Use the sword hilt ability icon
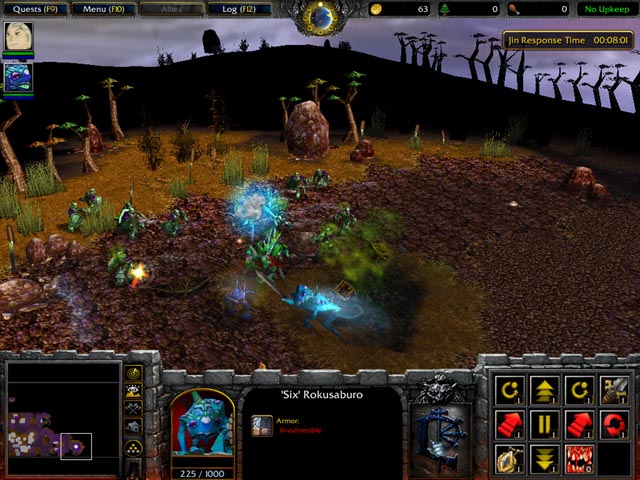 click(613, 388)
